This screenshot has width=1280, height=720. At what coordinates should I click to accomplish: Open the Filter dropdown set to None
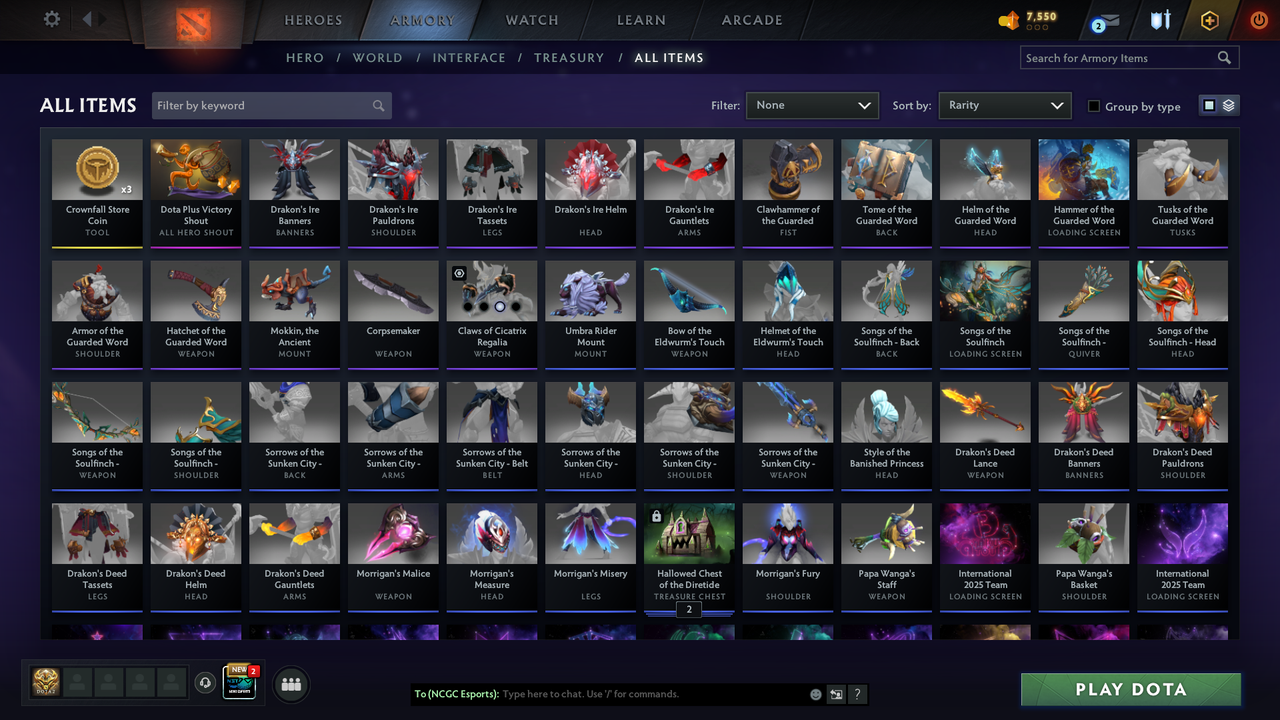[812, 105]
